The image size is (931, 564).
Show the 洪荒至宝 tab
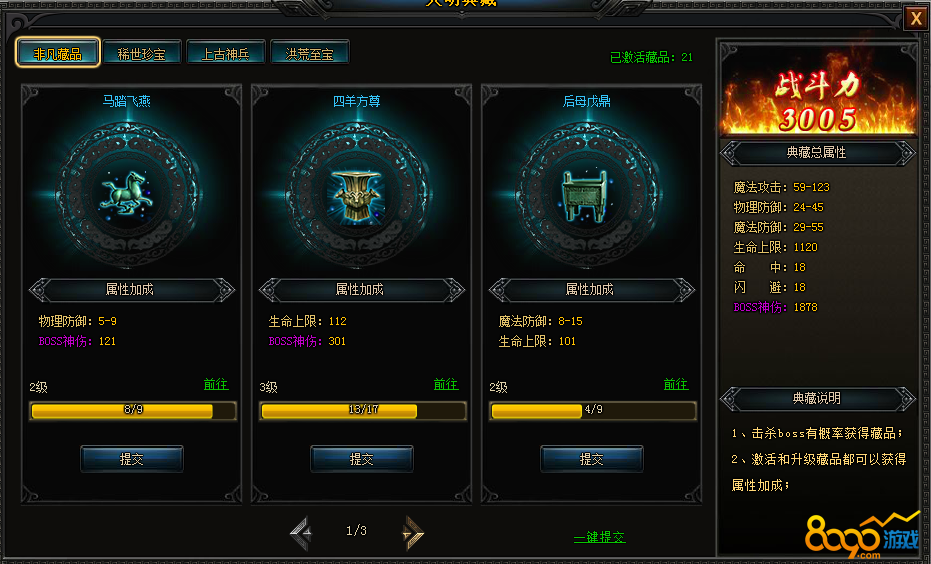pos(310,53)
